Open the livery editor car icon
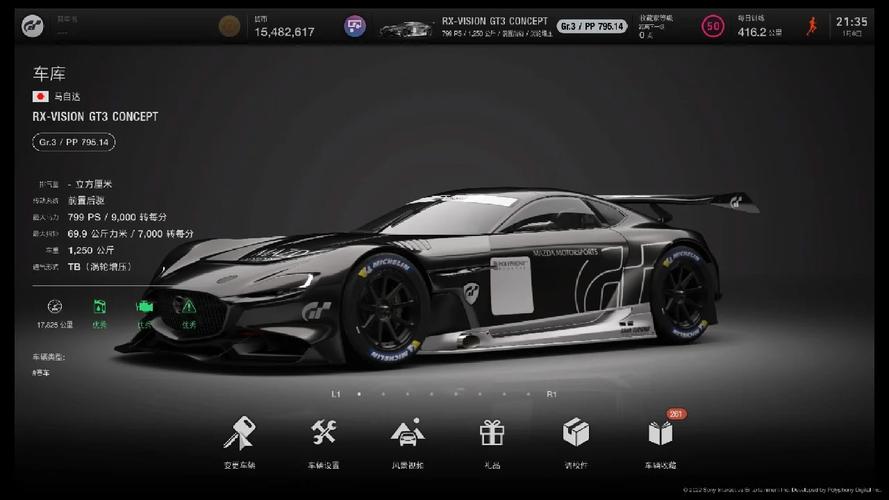 [x=407, y=433]
